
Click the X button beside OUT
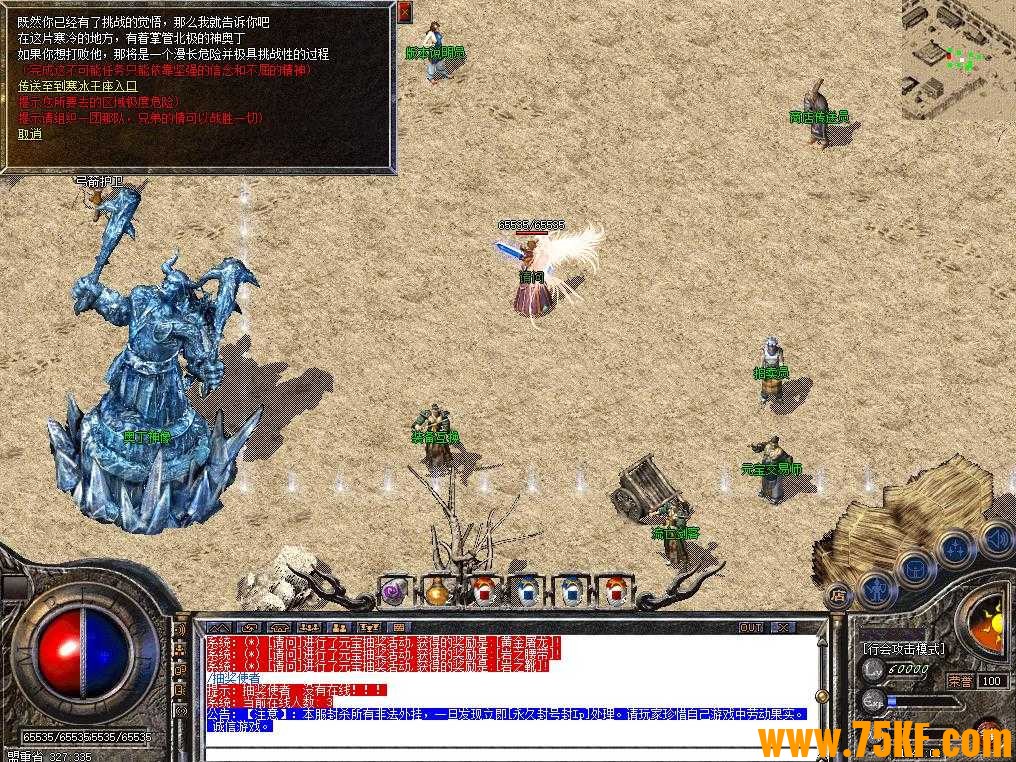[x=782, y=627]
